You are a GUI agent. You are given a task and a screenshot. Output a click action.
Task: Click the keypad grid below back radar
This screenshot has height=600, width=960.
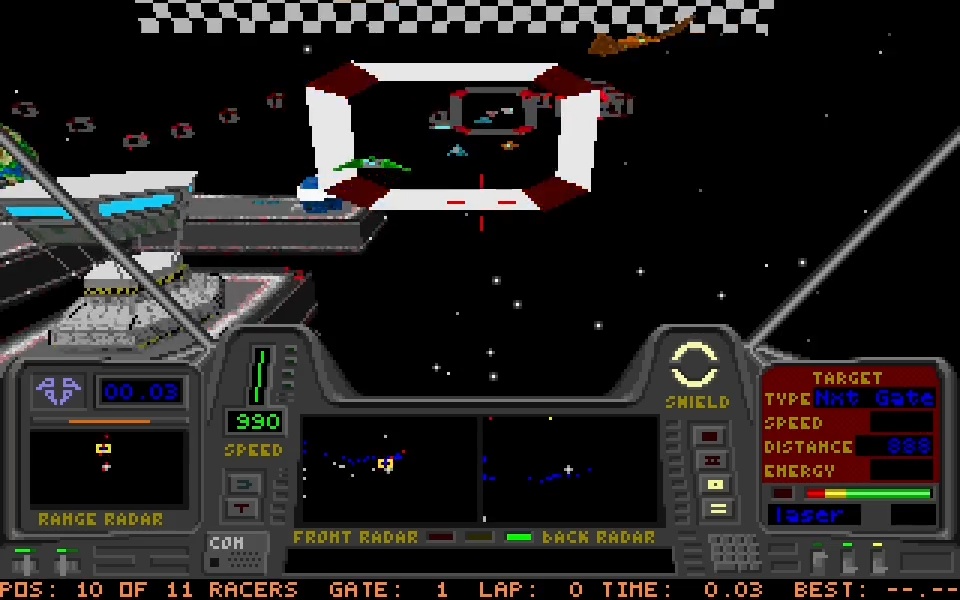tap(734, 551)
